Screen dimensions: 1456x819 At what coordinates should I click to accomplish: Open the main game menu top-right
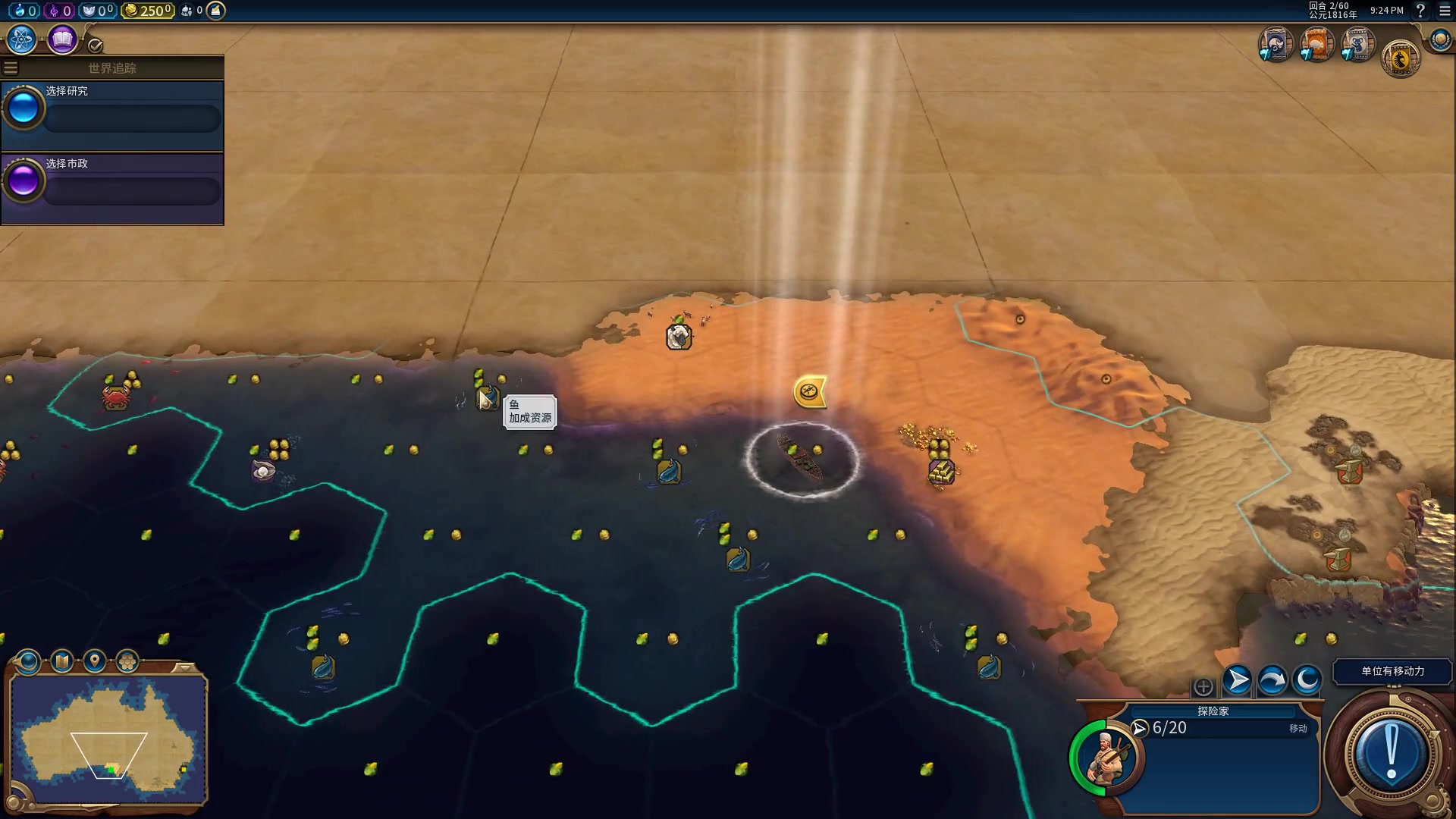[x=1445, y=11]
